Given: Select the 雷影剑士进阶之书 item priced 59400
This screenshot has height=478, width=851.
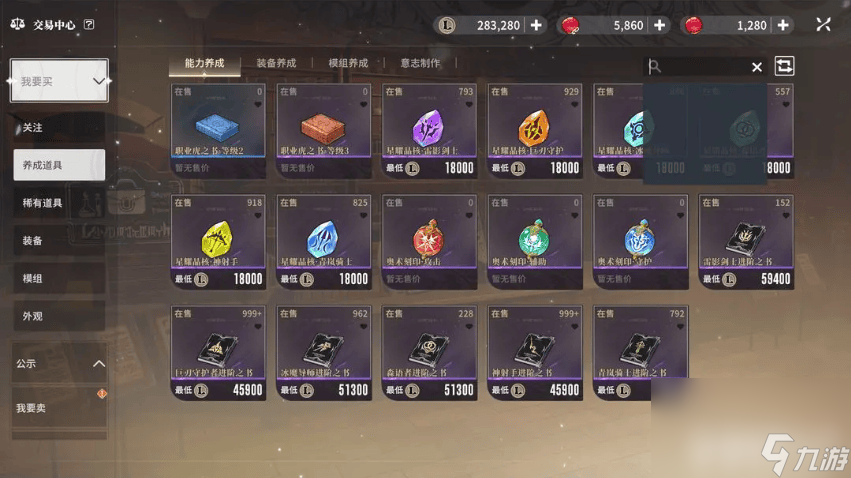Looking at the screenshot, I should coord(746,241).
